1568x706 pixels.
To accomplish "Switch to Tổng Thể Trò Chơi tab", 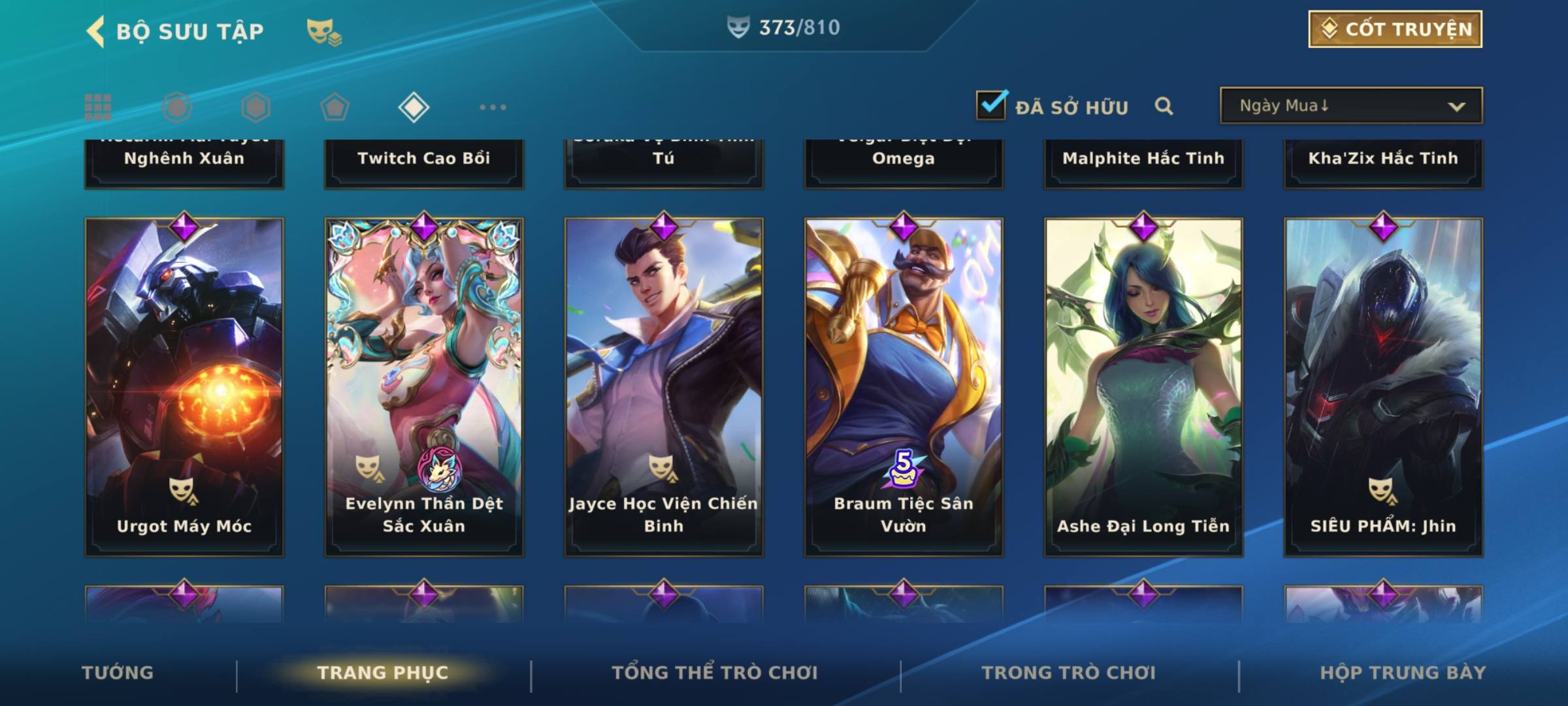I will point(715,673).
